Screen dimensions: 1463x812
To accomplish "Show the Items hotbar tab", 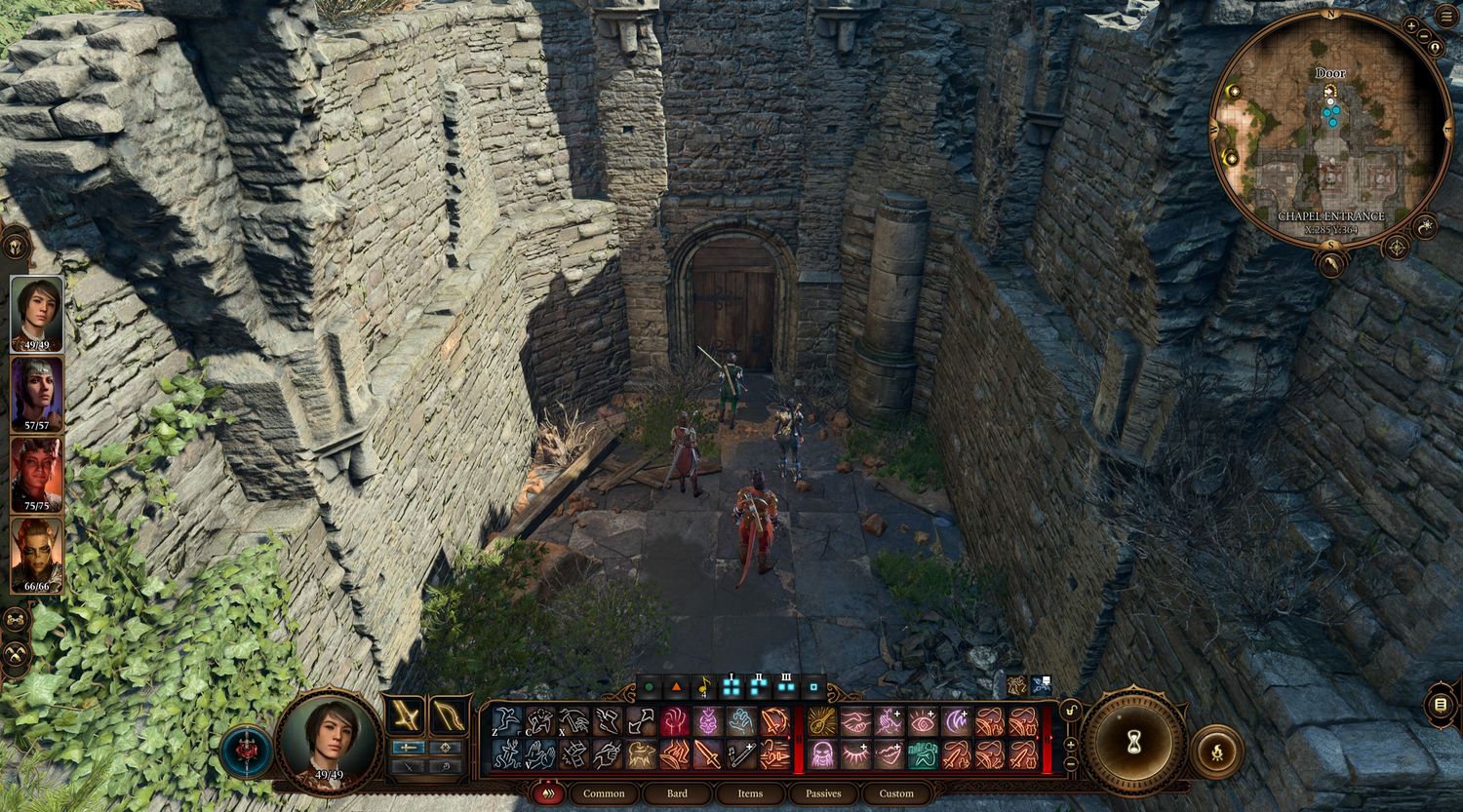I will (750, 793).
